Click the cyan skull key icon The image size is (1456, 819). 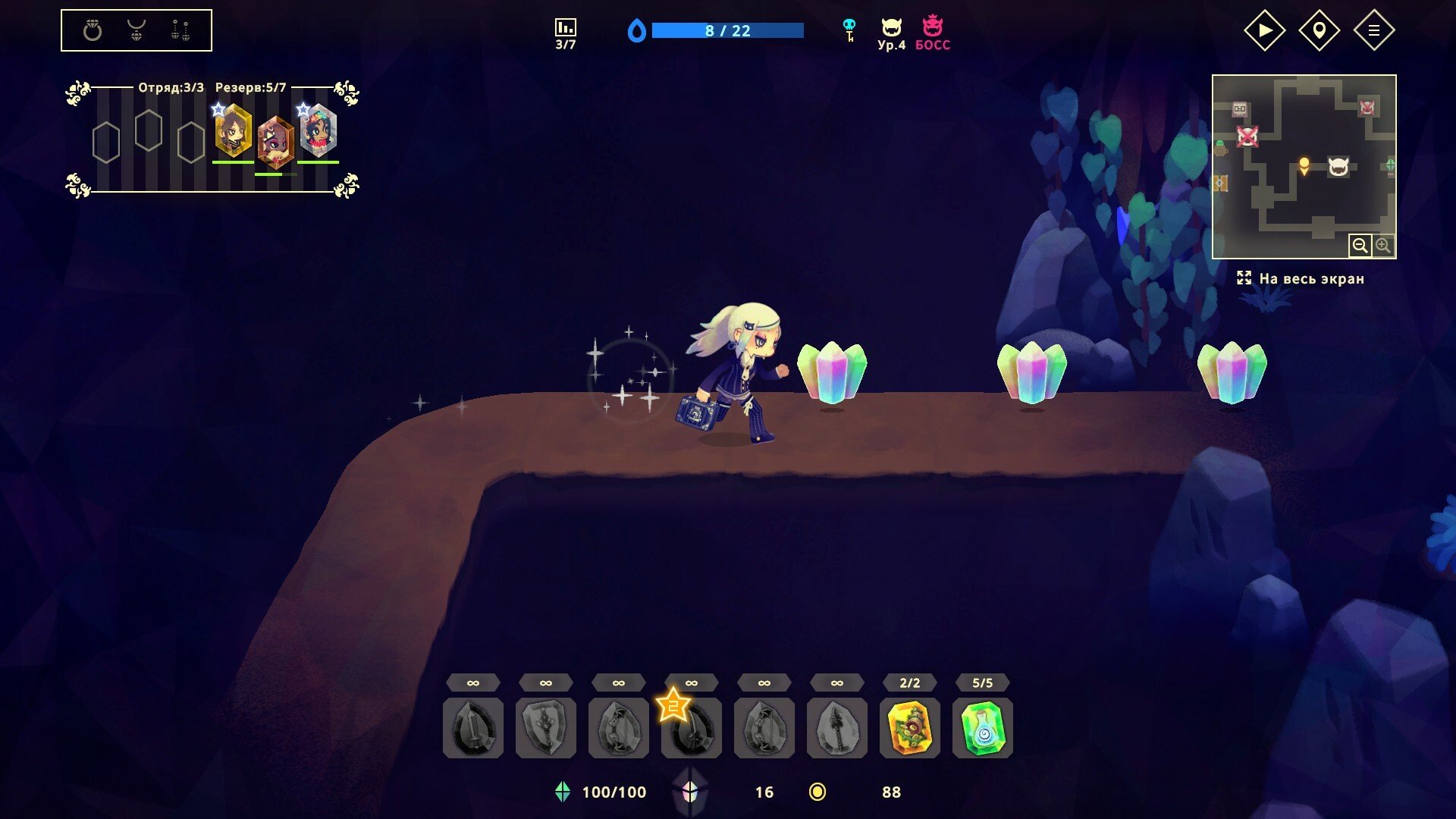click(849, 30)
